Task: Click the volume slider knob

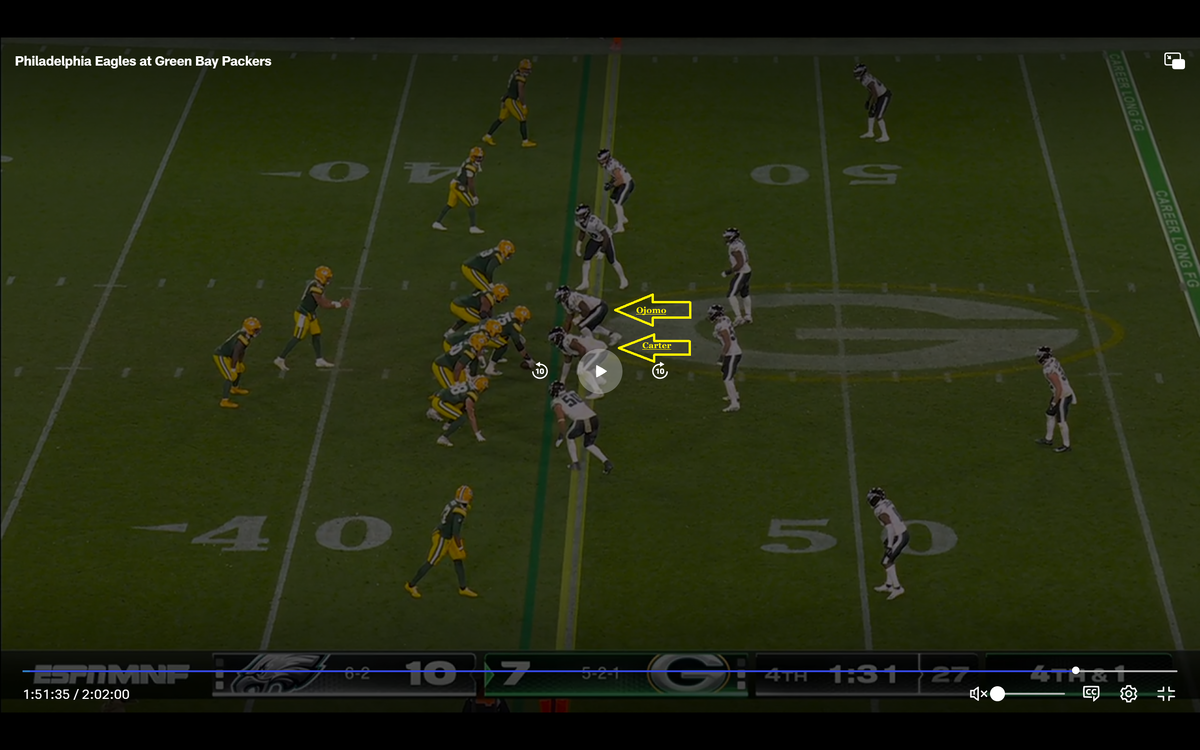Action: (997, 694)
